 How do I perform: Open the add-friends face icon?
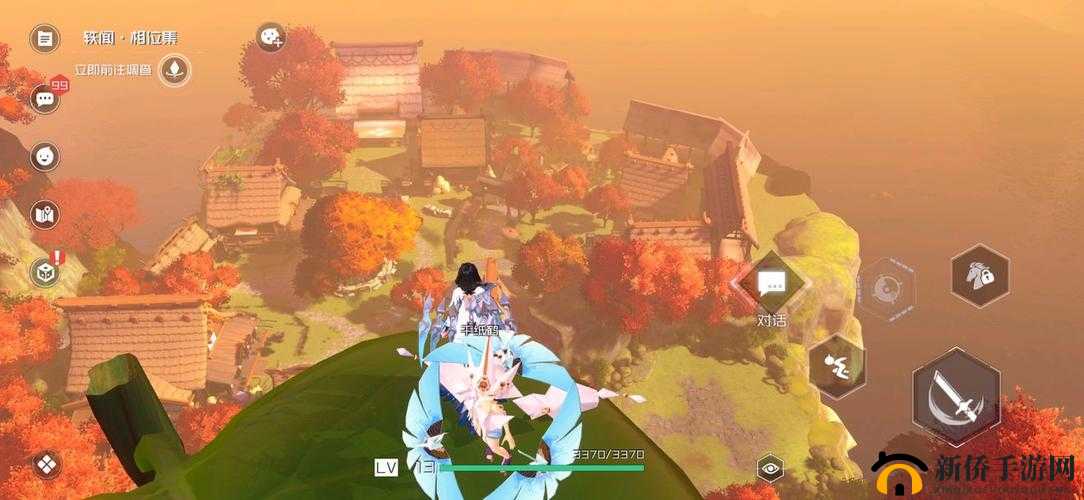270,38
